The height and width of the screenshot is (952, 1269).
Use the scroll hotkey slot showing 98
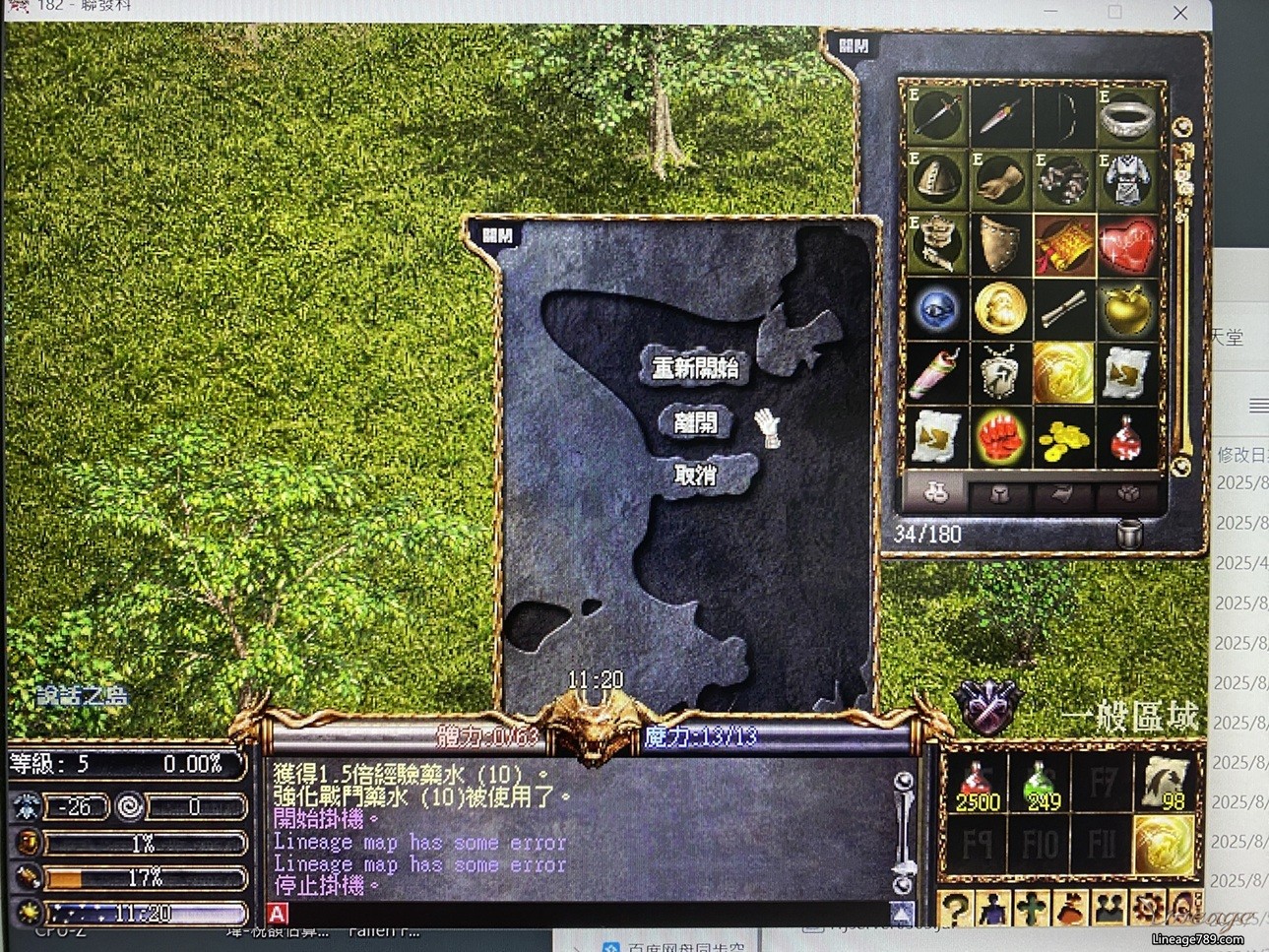click(1166, 785)
